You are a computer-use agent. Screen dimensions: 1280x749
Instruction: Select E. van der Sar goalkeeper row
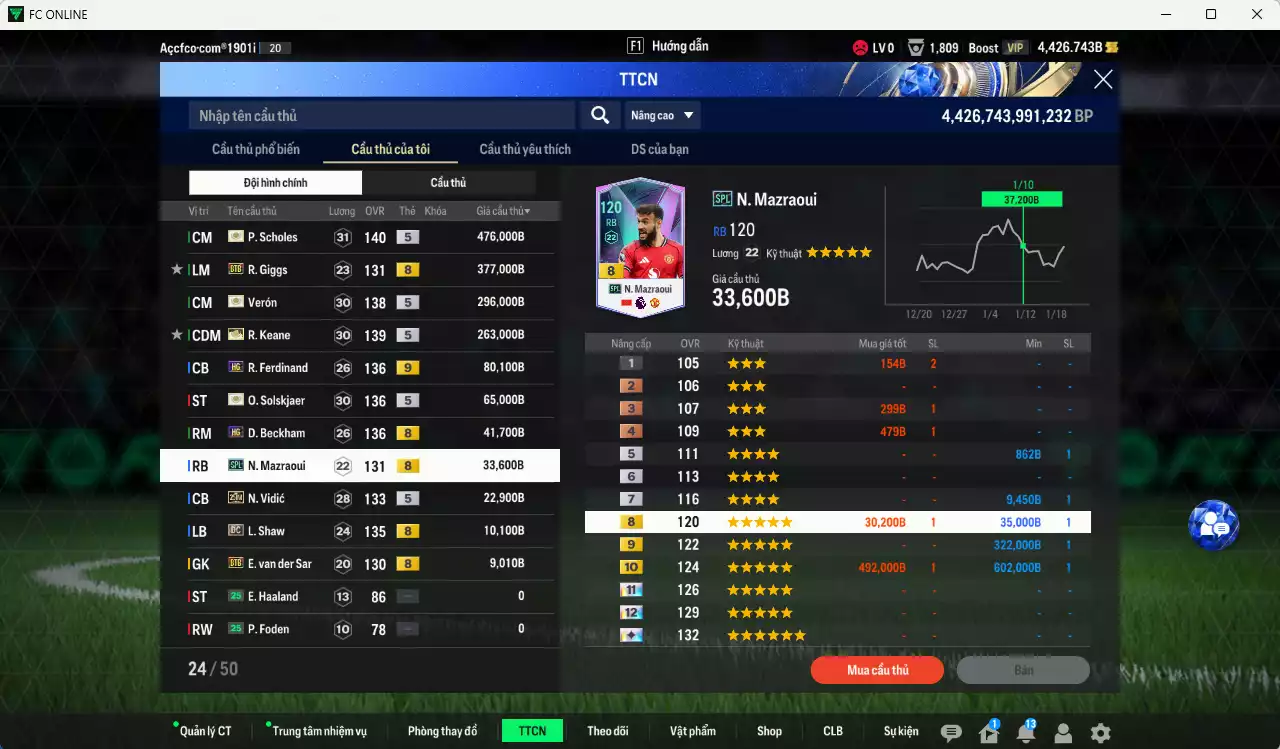[x=360, y=564]
